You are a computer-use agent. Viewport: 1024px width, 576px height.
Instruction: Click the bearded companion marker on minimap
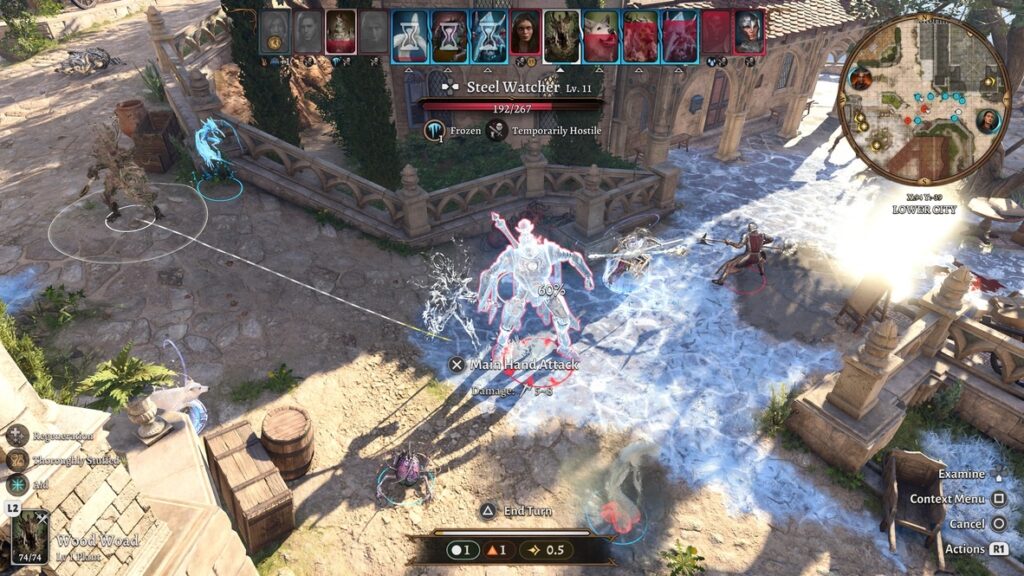tap(861, 78)
